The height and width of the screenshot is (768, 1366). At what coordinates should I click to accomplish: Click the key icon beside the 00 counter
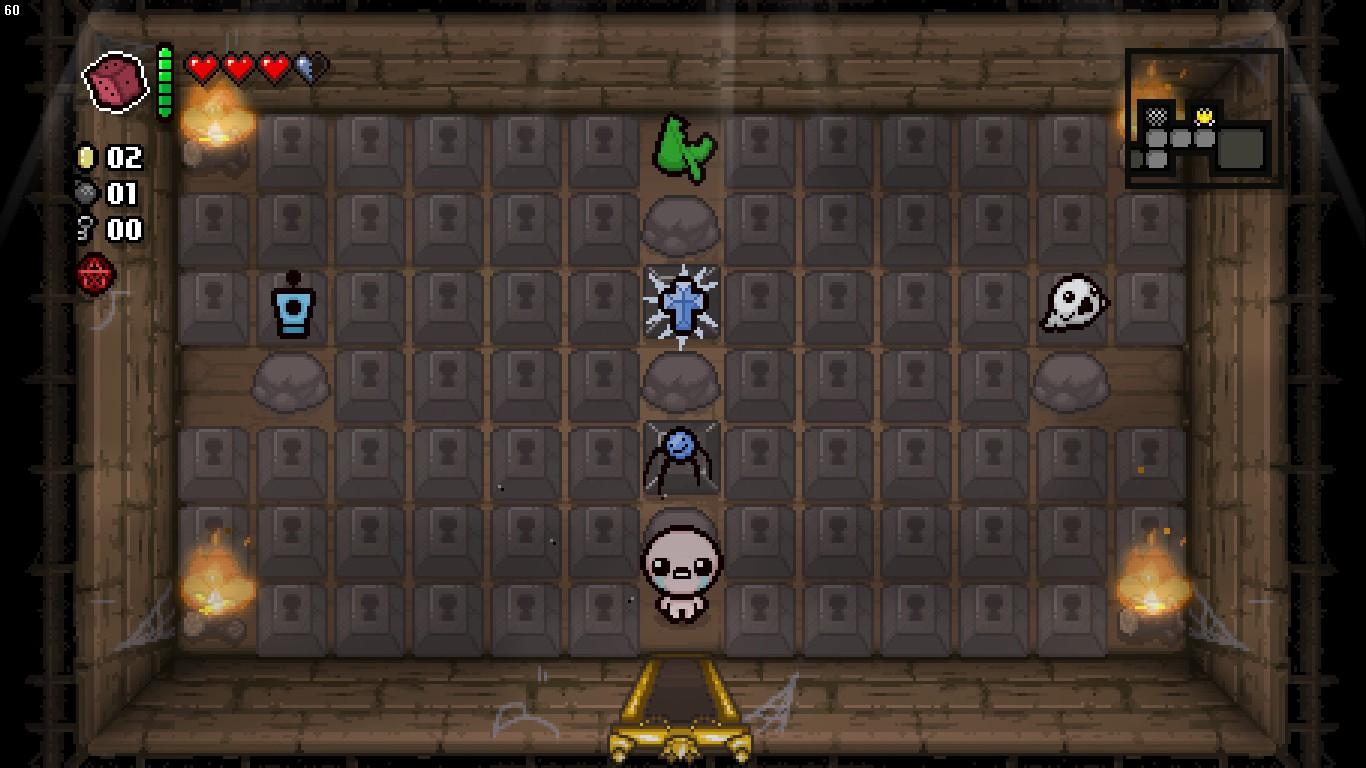[x=90, y=230]
